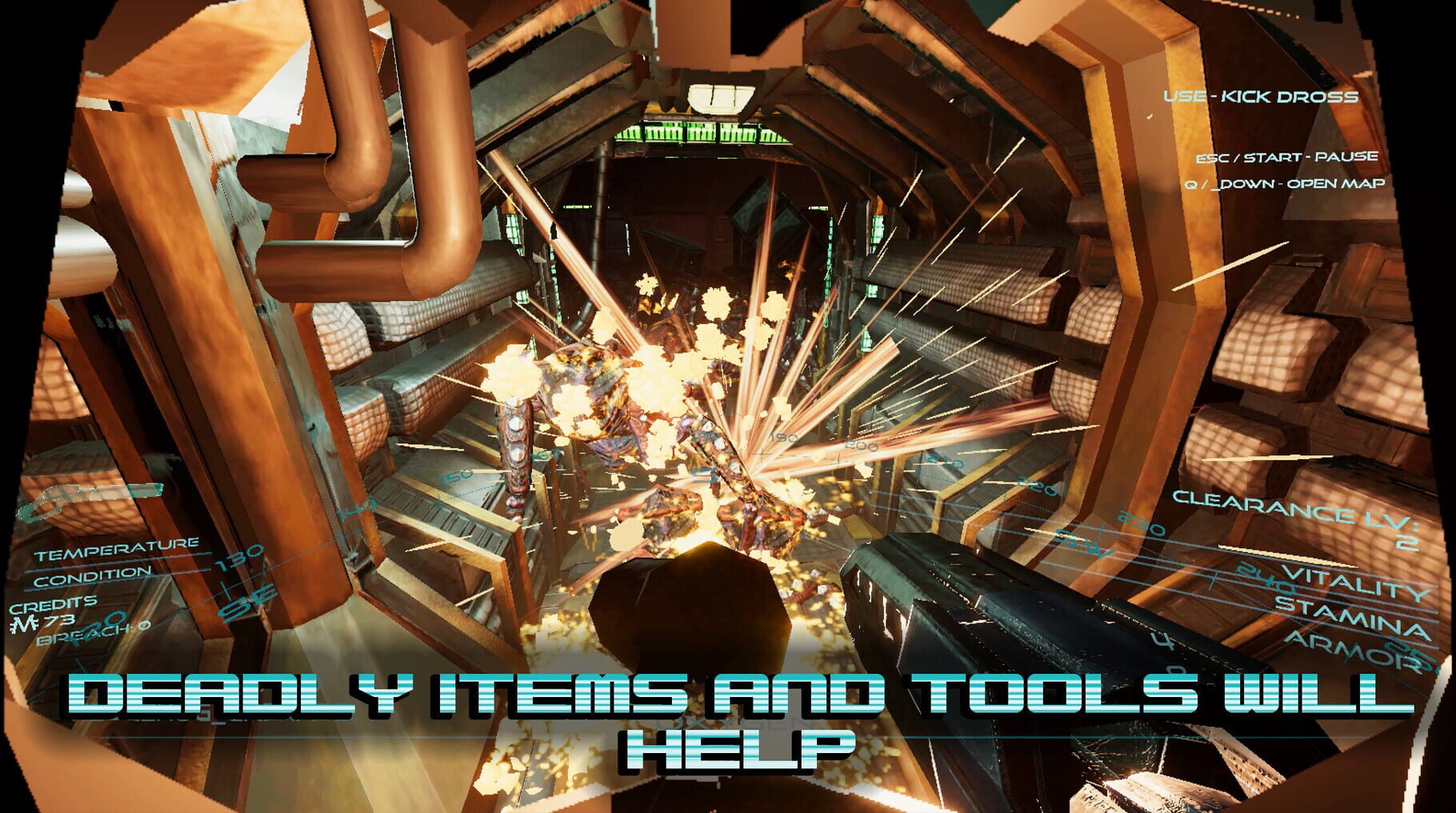This screenshot has width=1456, height=813.
Task: Toggle the USE - KICK DROSS action prompt
Action: (x=1262, y=95)
